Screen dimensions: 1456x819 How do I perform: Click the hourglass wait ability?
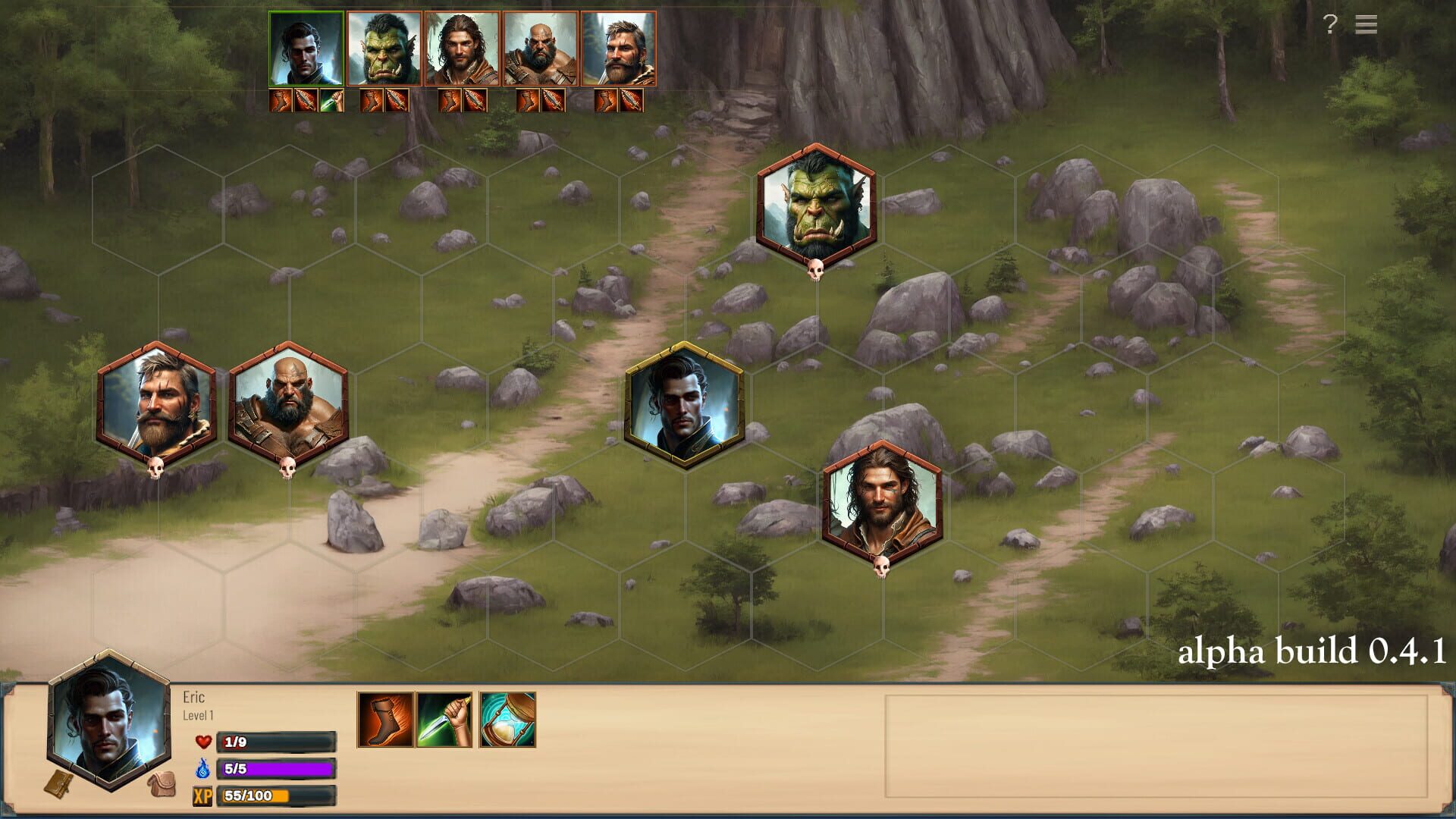tap(508, 720)
